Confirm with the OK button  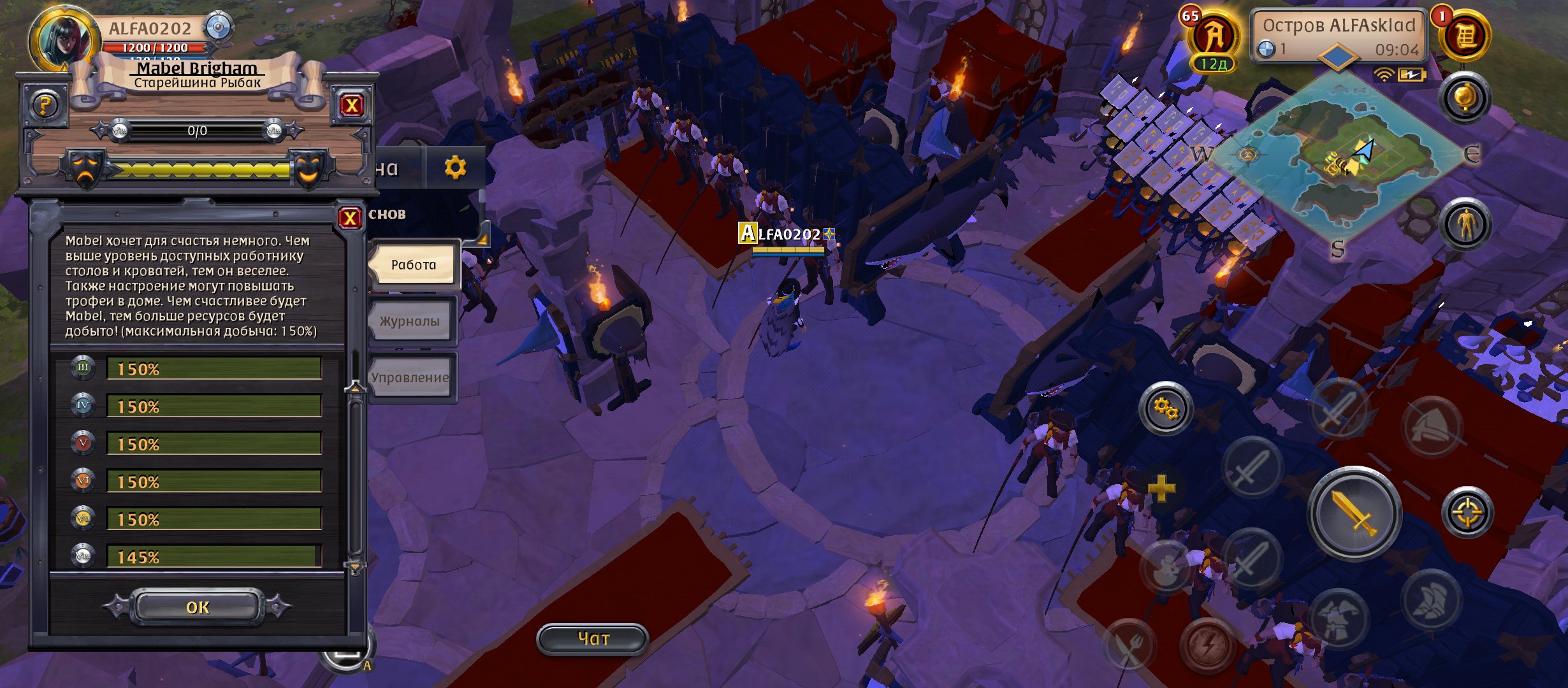pos(198,607)
